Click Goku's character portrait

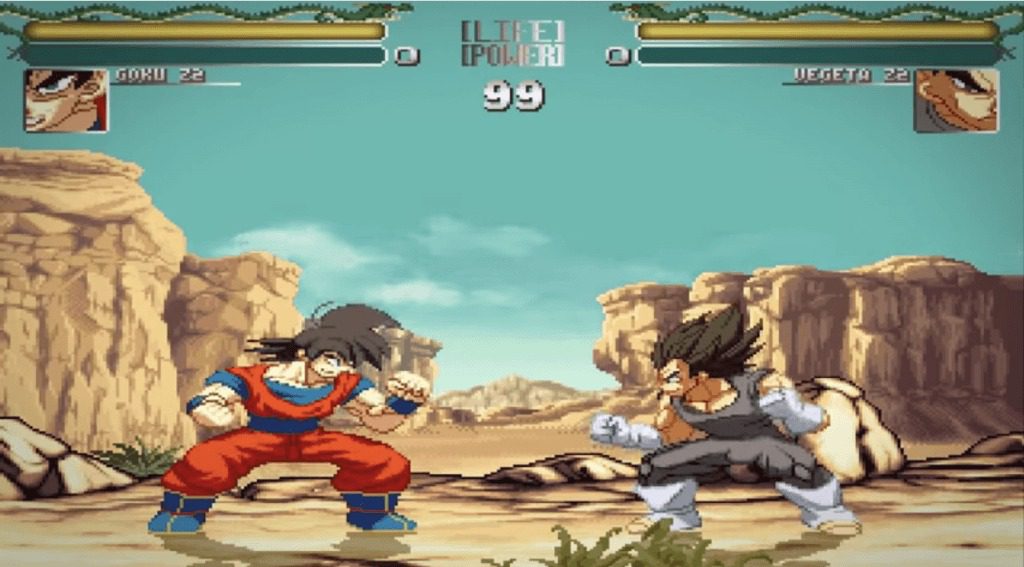pos(66,100)
